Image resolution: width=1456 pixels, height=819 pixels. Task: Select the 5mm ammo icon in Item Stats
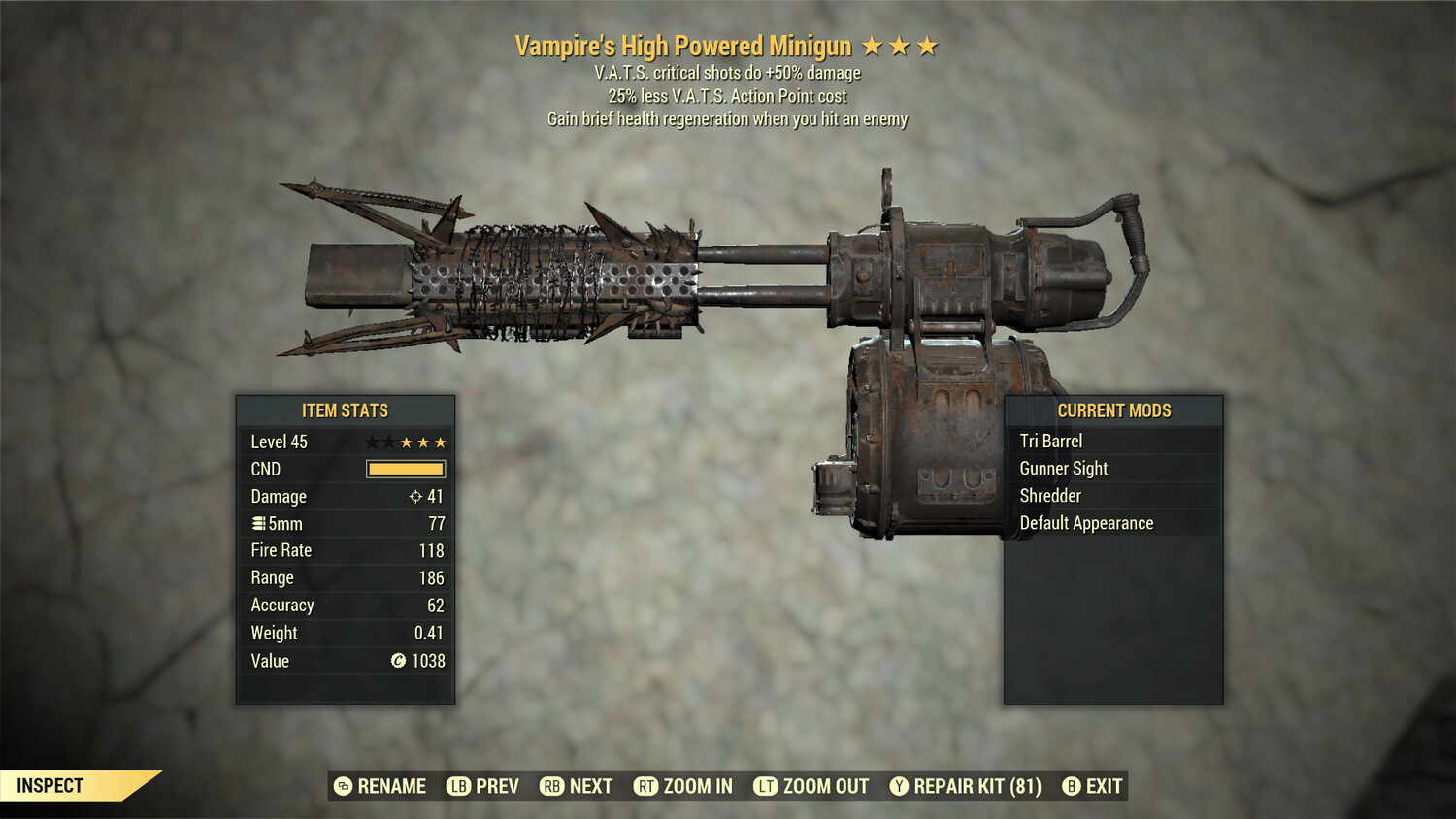[259, 524]
